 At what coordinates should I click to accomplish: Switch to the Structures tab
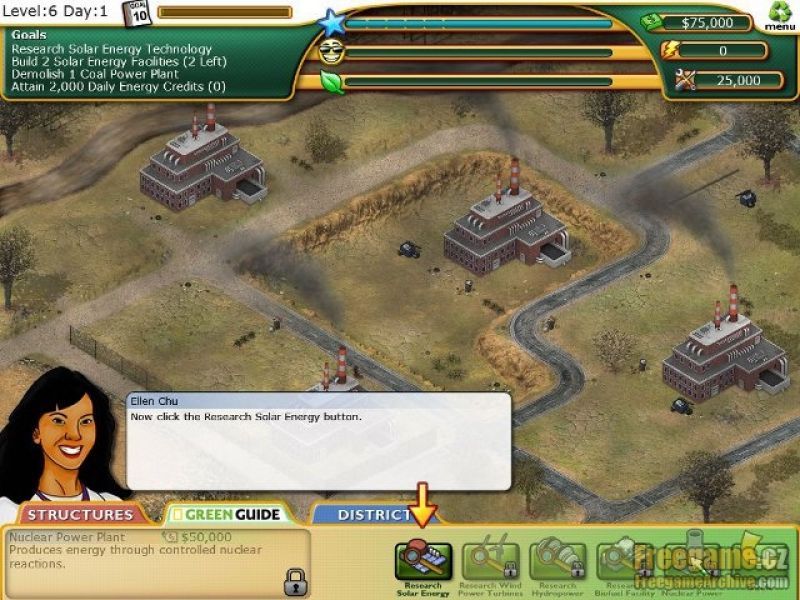tap(80, 515)
